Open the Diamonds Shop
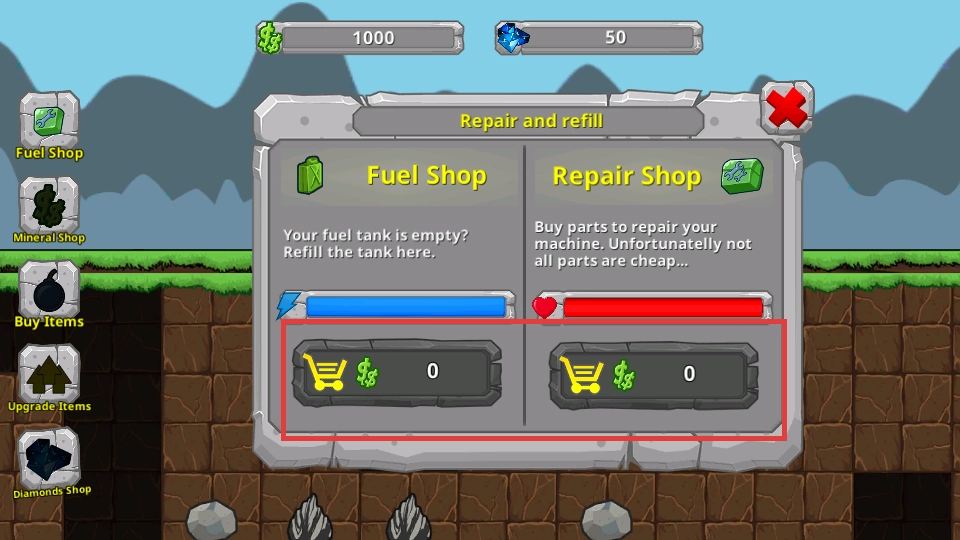Image resolution: width=960 pixels, height=540 pixels. [49, 460]
